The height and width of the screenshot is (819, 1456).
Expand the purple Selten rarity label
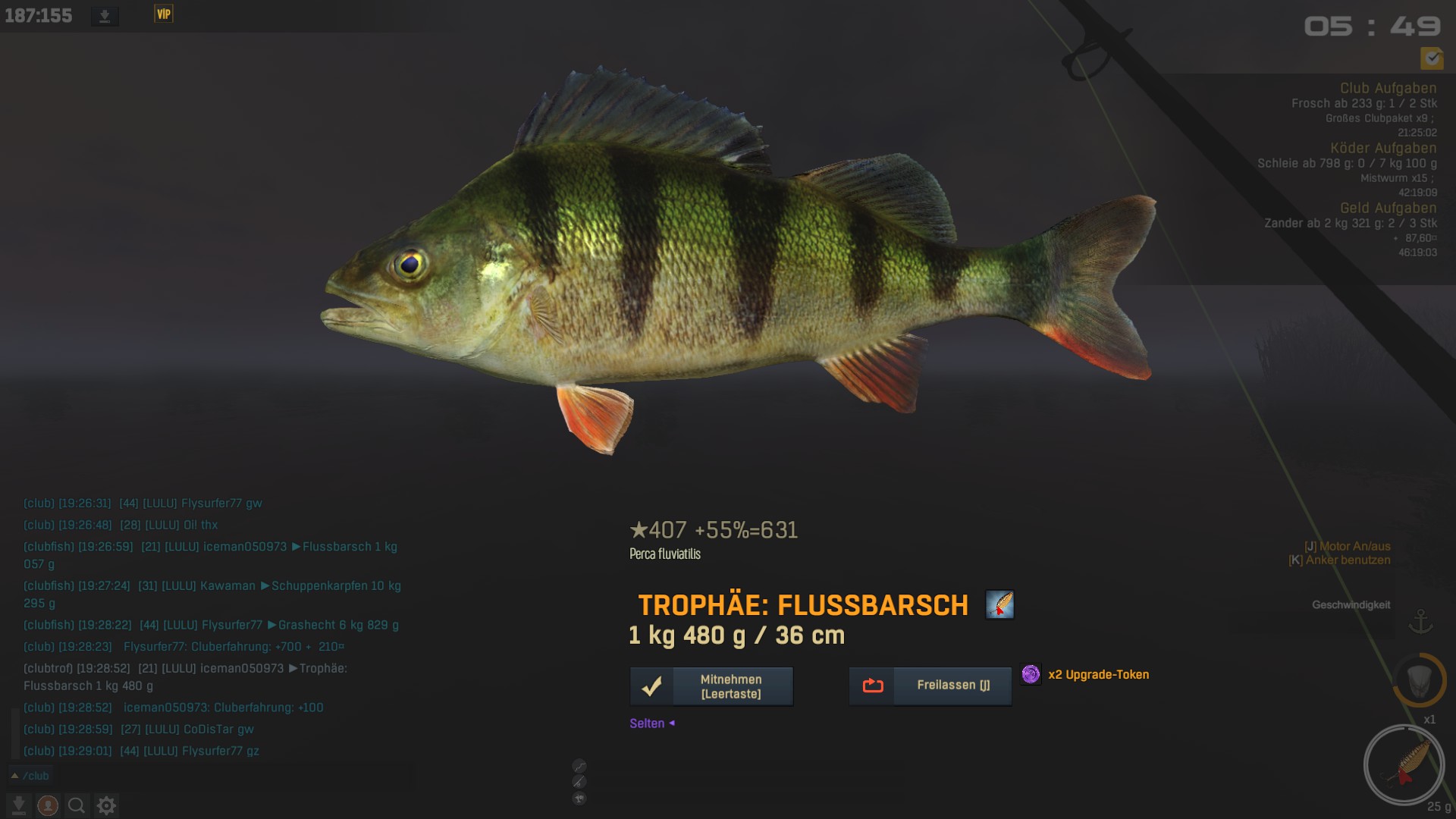pyautogui.click(x=651, y=723)
